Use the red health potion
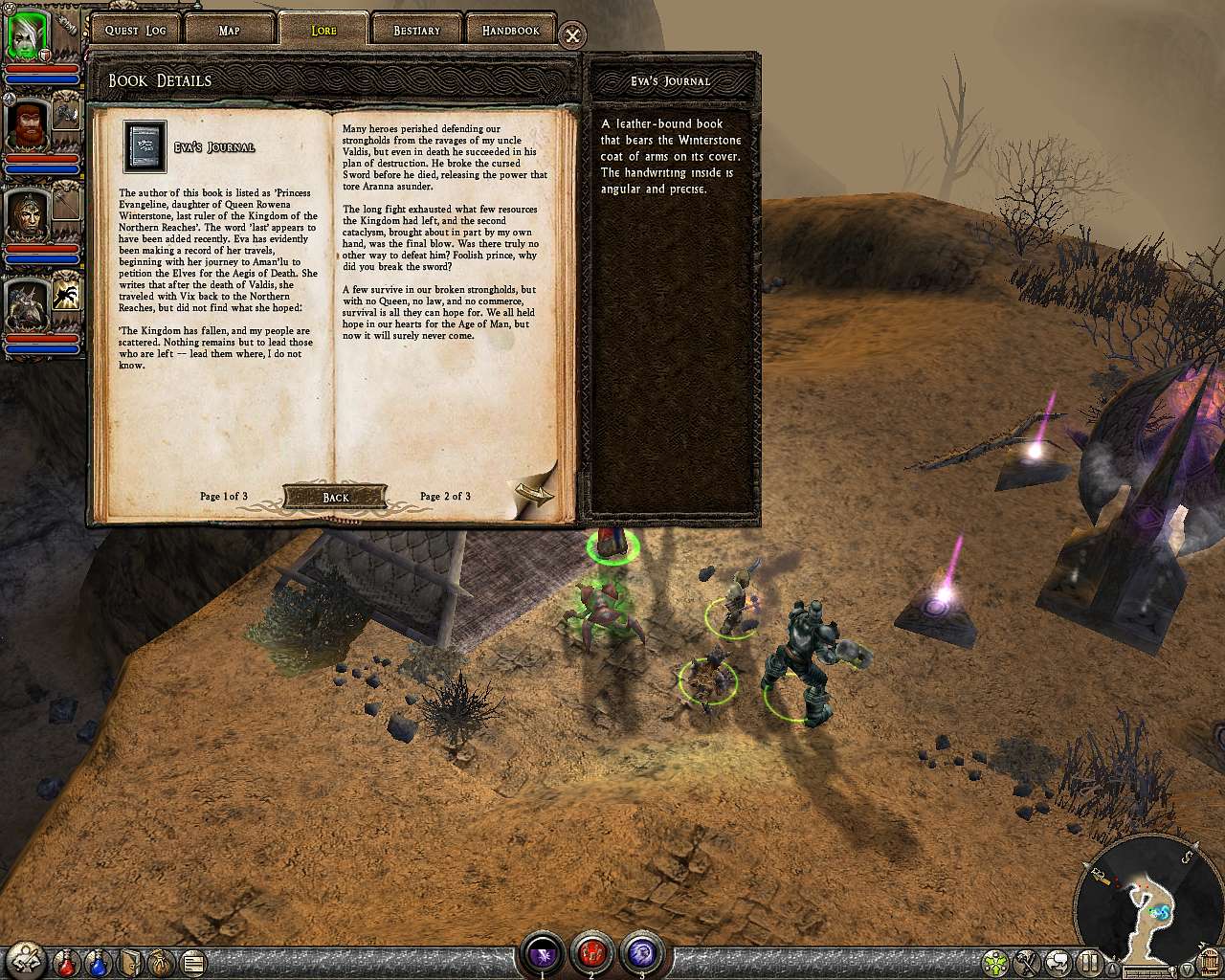Screen dimensions: 1225x980 coord(67,961)
